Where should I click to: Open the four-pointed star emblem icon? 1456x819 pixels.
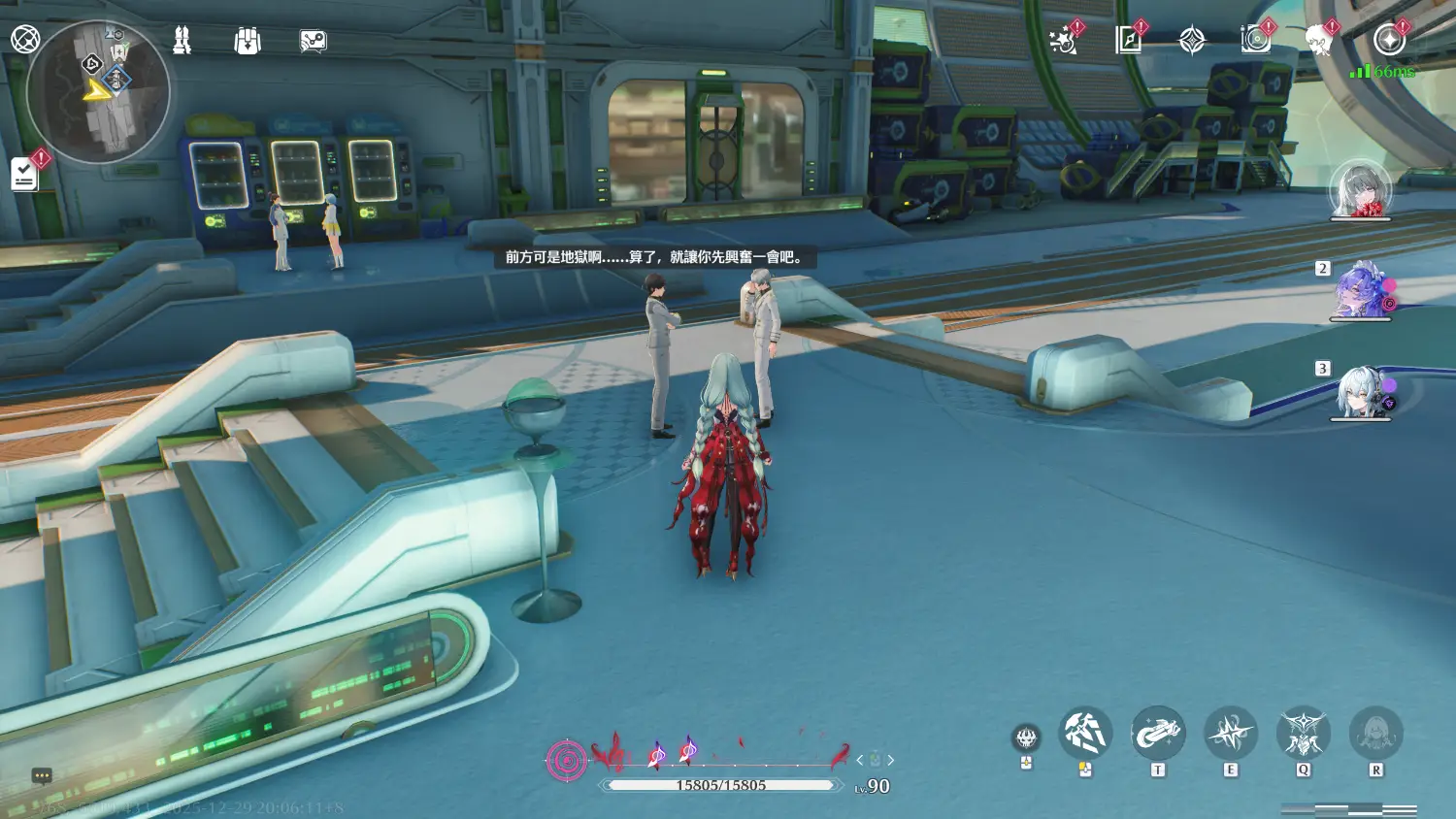pyautogui.click(x=1192, y=41)
